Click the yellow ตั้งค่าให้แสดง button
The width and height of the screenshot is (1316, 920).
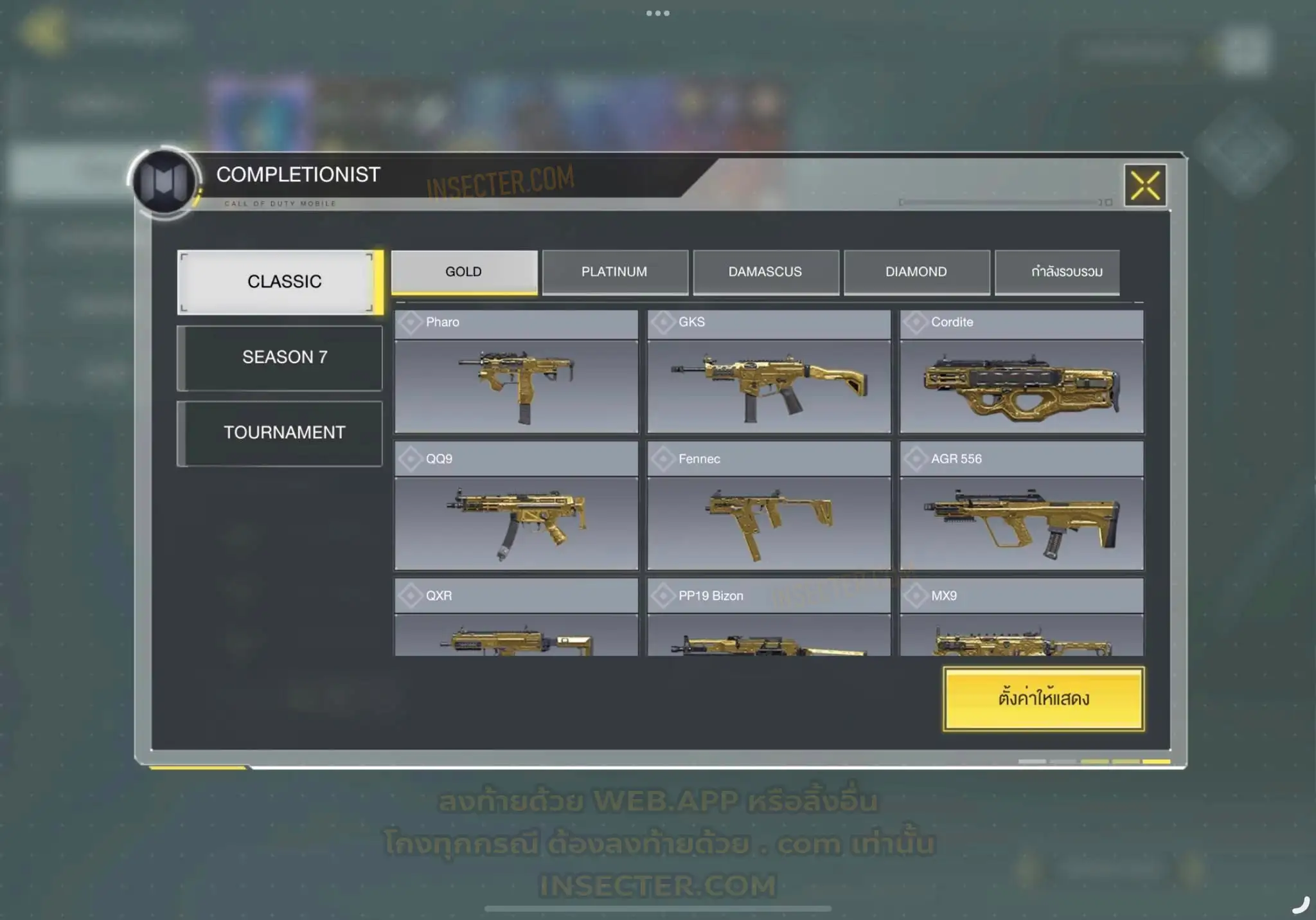coord(1044,699)
